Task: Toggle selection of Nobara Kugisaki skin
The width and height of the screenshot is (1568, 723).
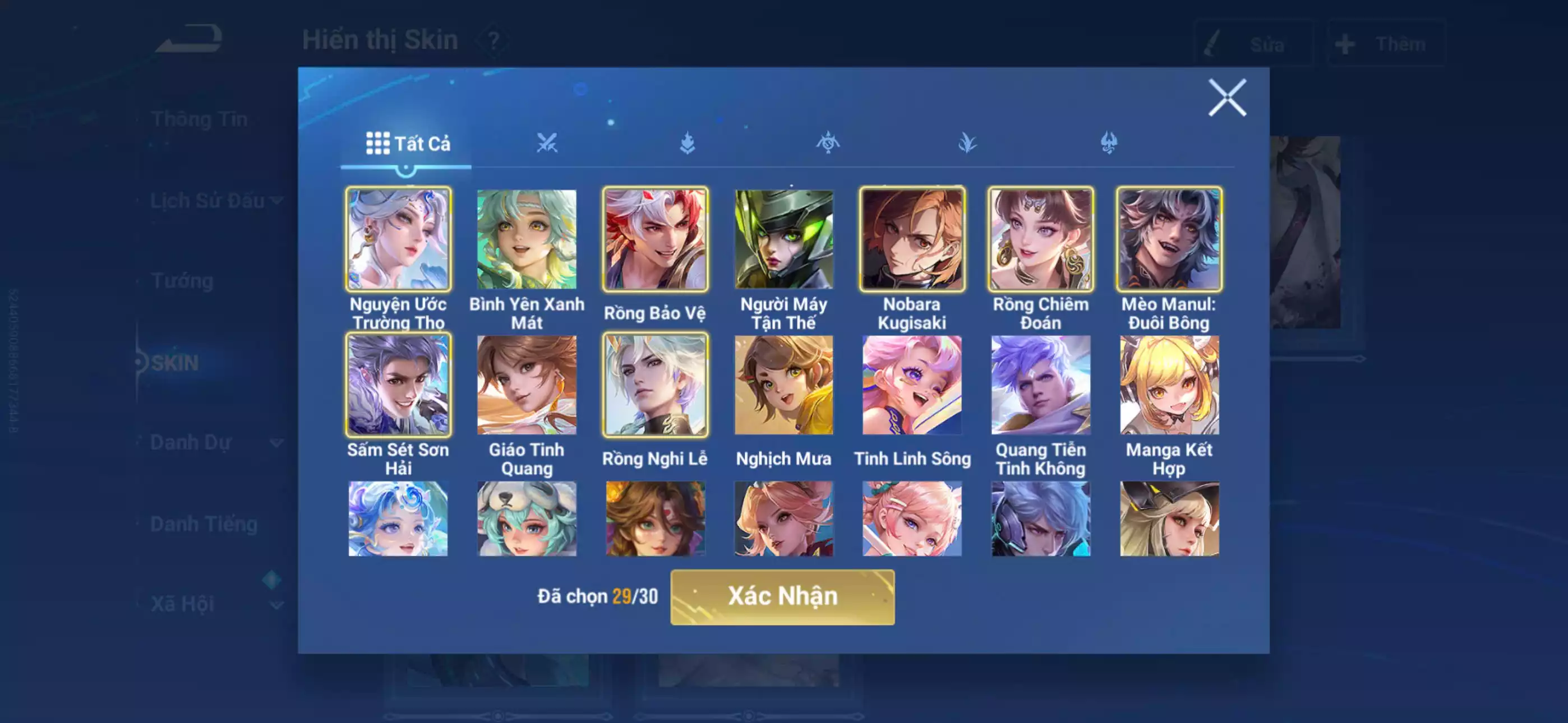Action: click(x=911, y=240)
